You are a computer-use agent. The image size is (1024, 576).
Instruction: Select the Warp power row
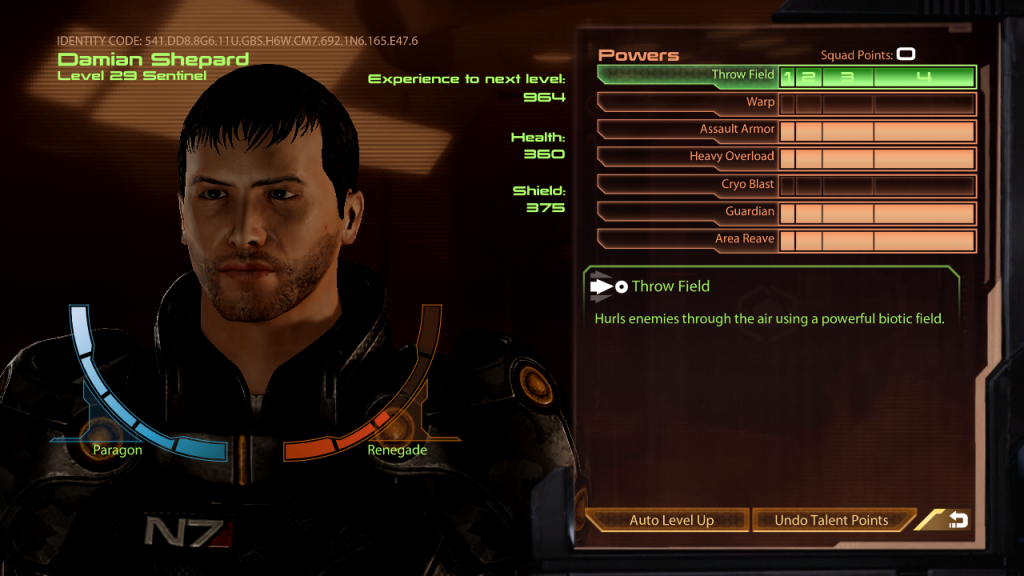(x=688, y=103)
